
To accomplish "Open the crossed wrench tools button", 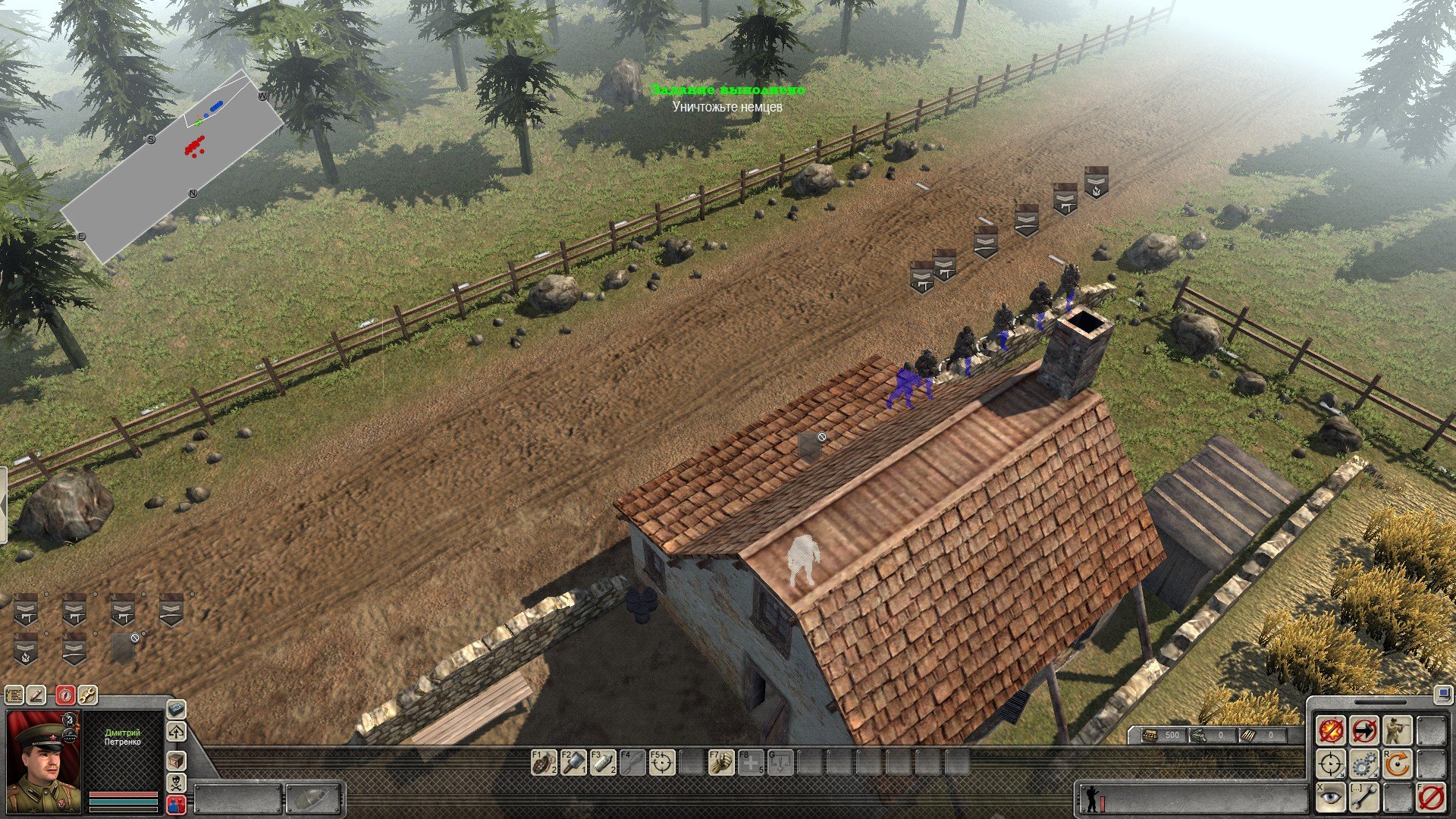I will click(x=87, y=695).
